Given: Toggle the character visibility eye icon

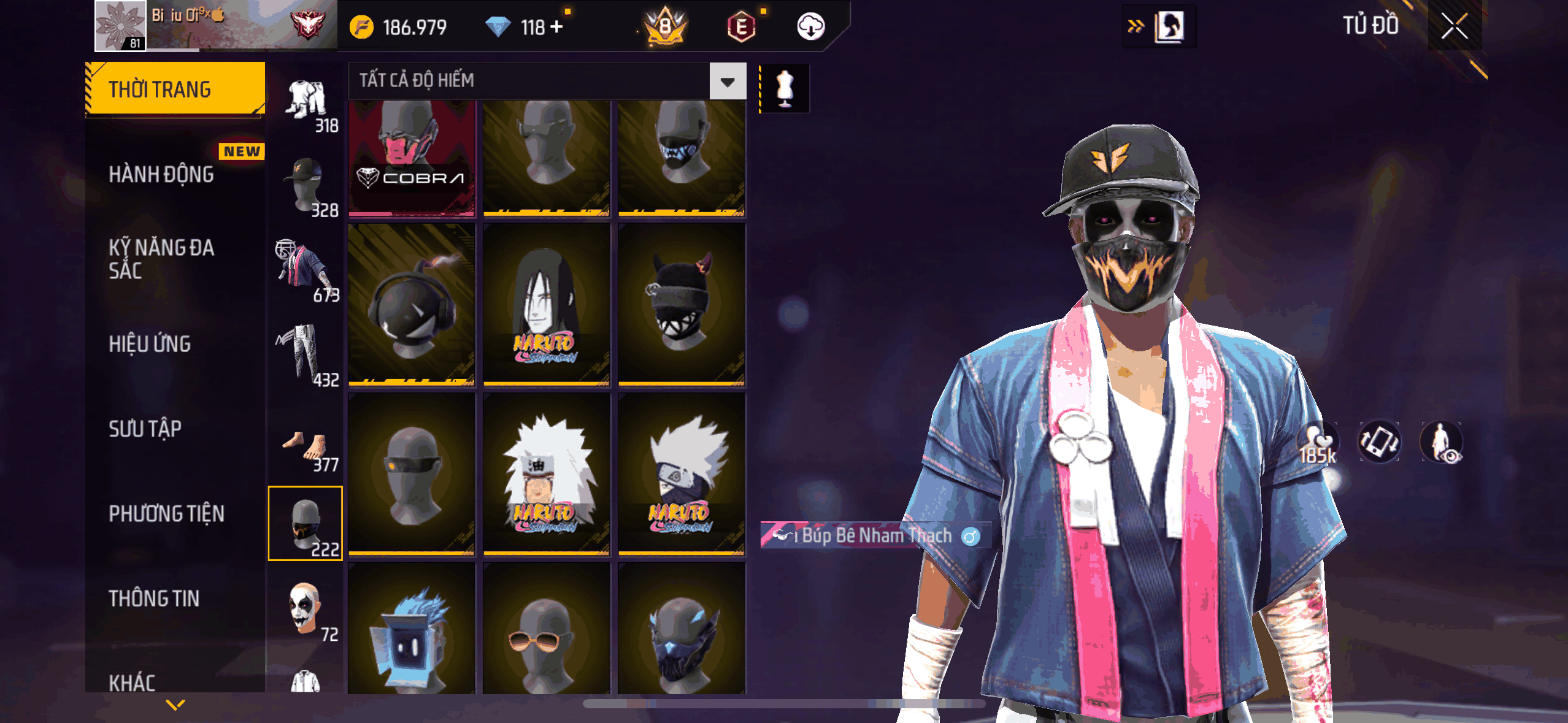Looking at the screenshot, I should click(1441, 442).
